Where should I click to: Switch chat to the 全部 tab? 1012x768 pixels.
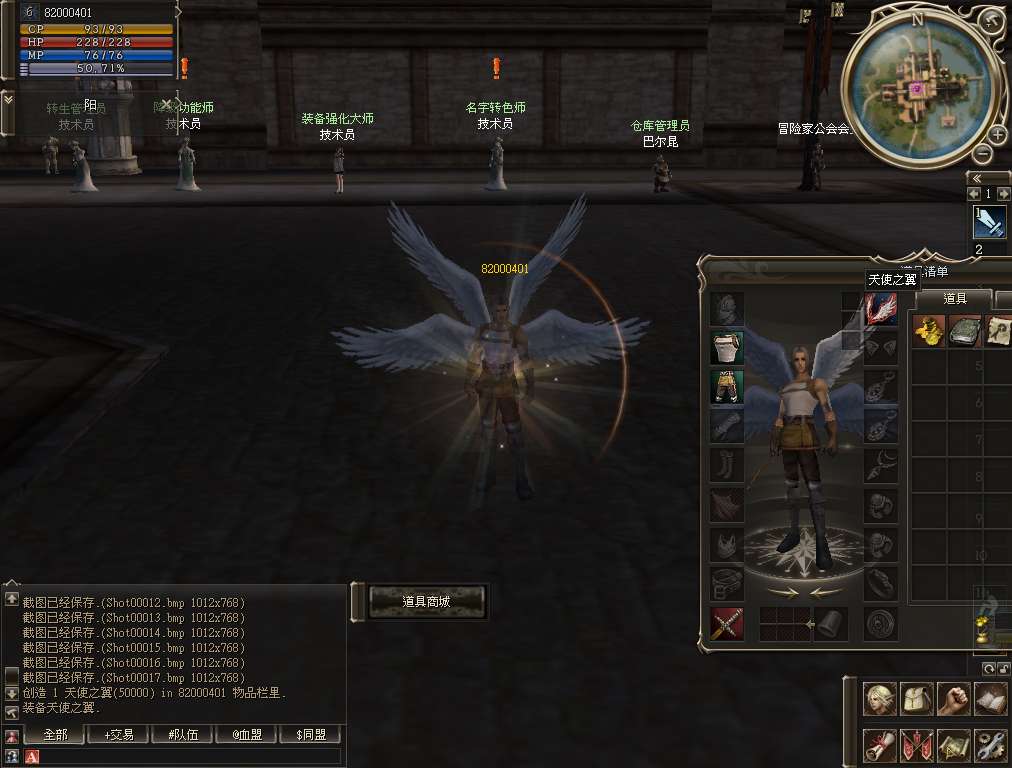(55, 735)
